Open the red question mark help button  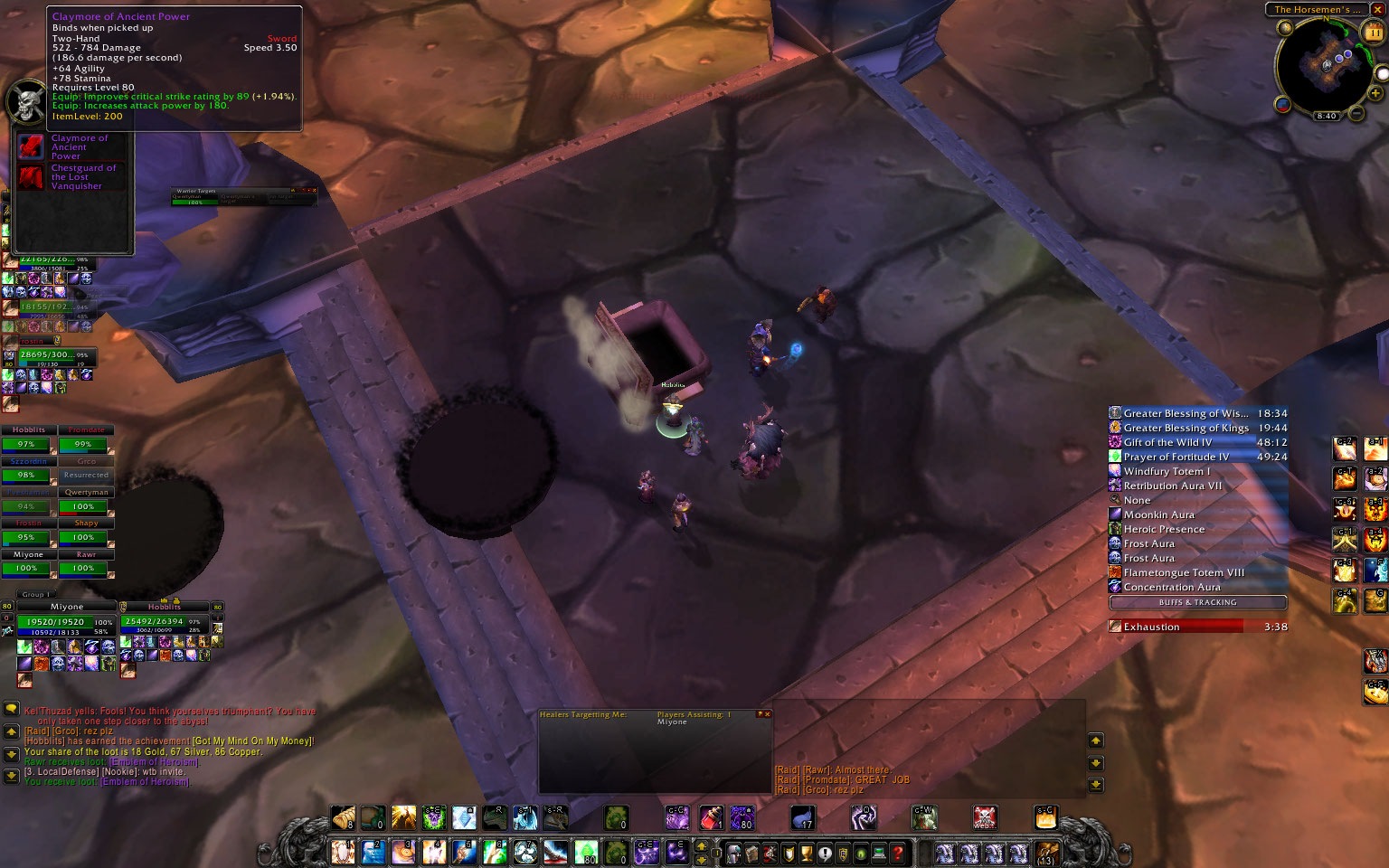tap(897, 853)
